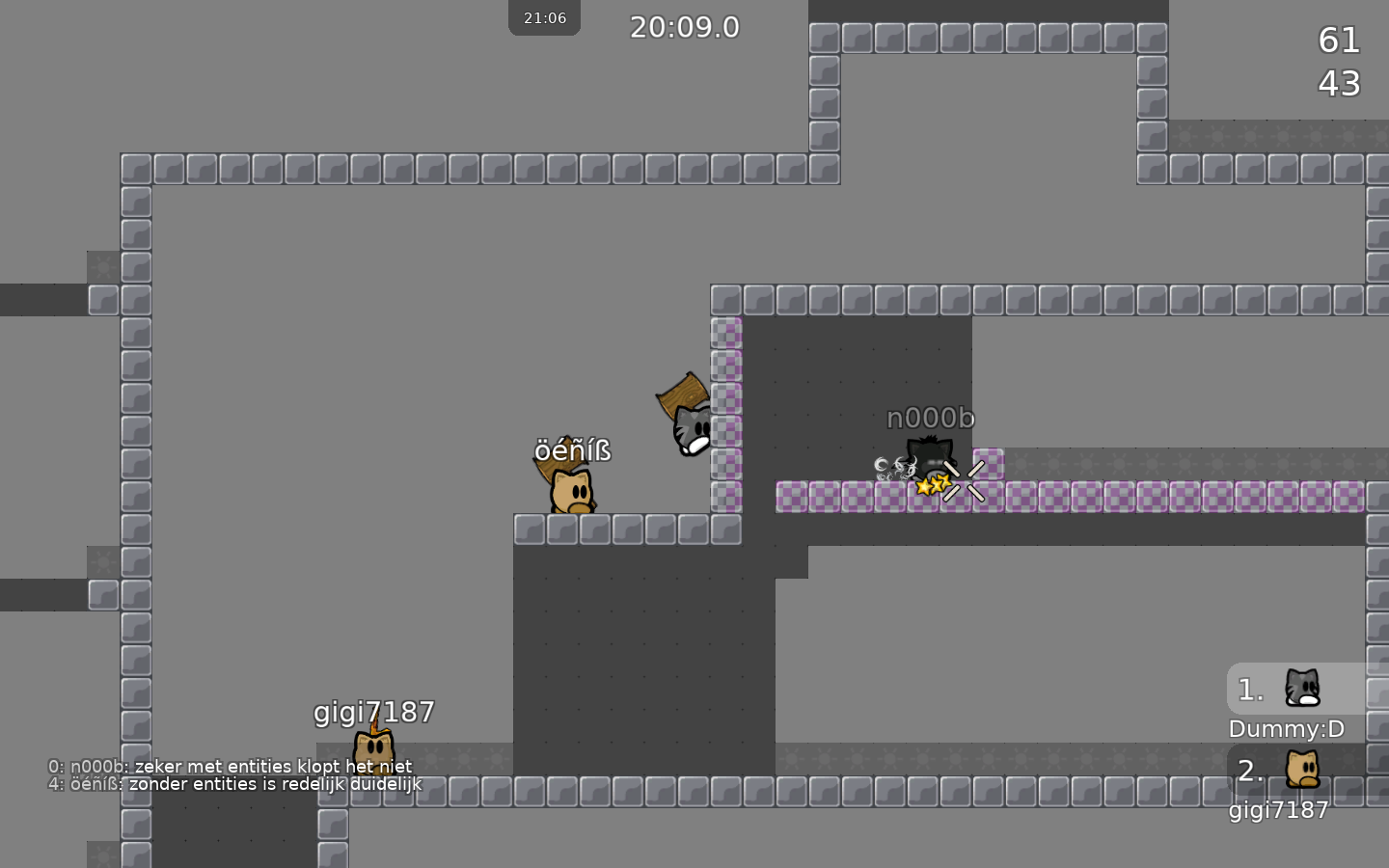Click the score 43 below 61
The width and height of the screenshot is (1389, 868).
coord(1339,84)
